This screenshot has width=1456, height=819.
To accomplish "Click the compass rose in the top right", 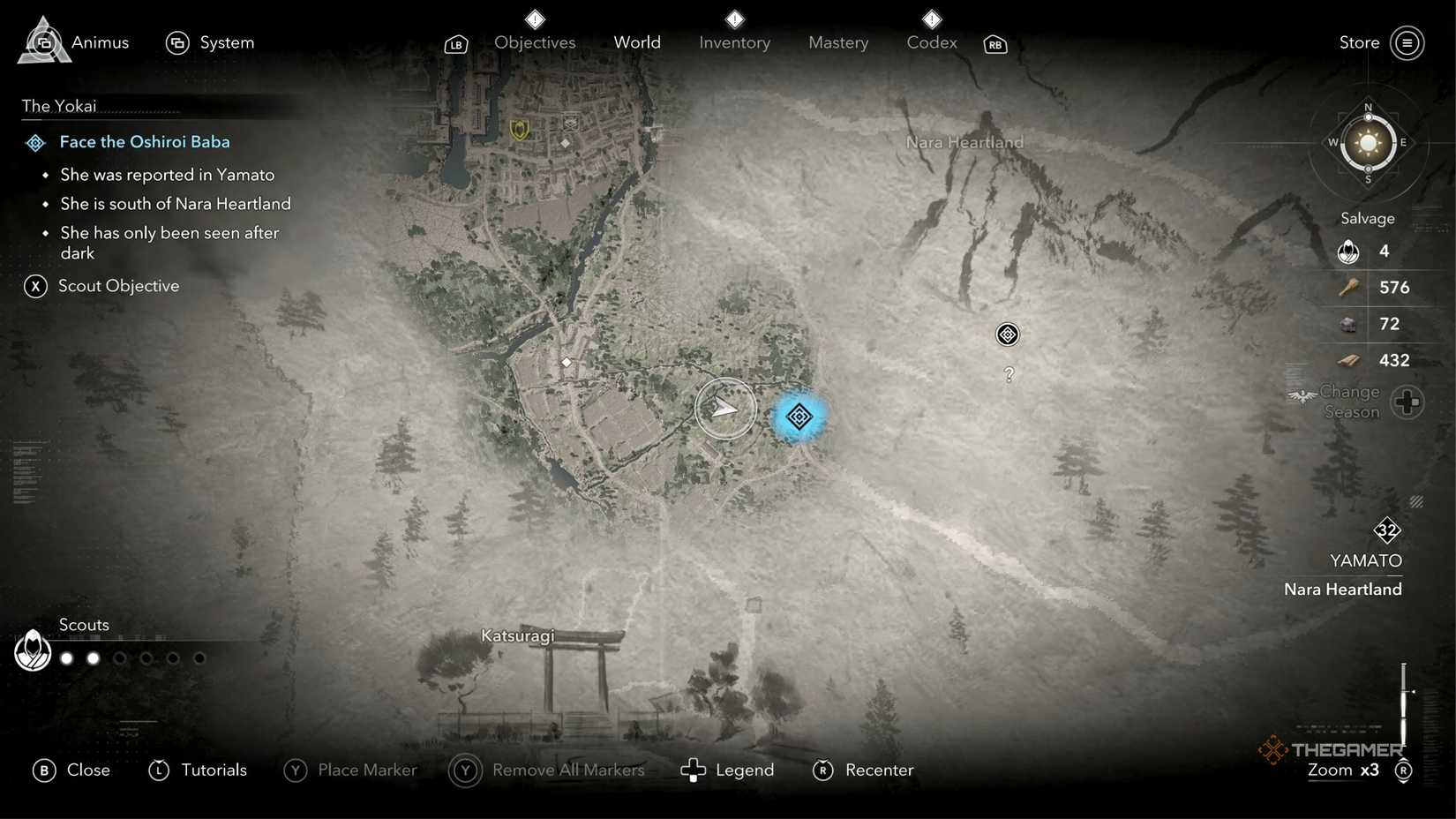I will (1368, 143).
